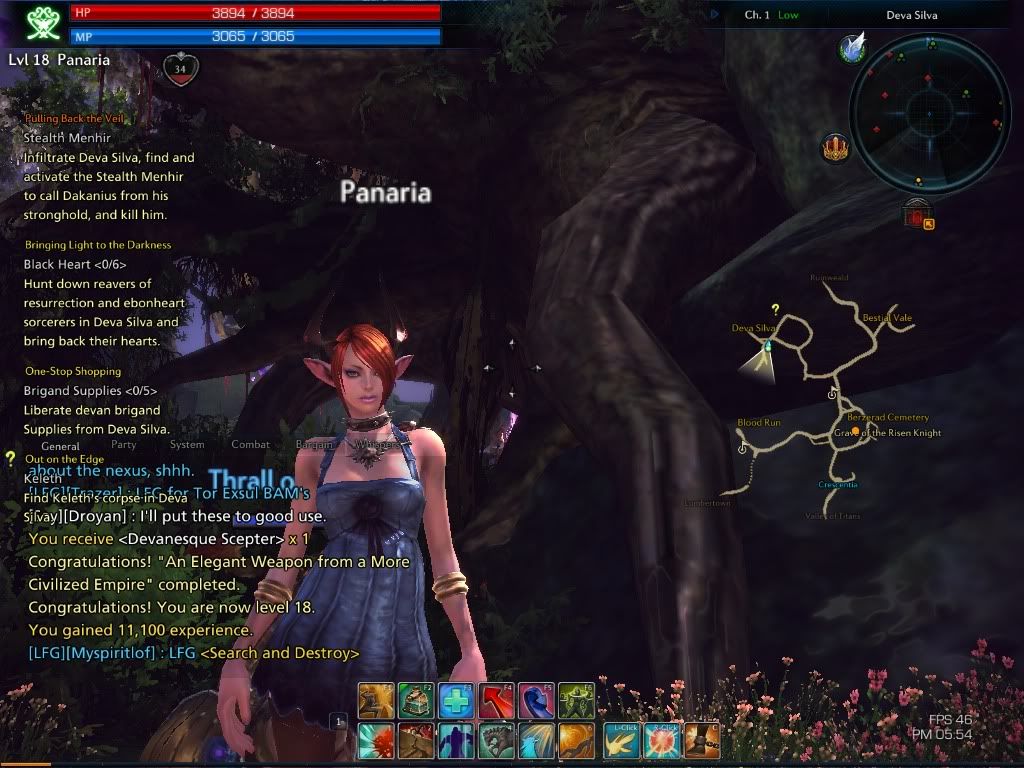Show the Combat chat tab
Screen dimensions: 1024x768
250,445
